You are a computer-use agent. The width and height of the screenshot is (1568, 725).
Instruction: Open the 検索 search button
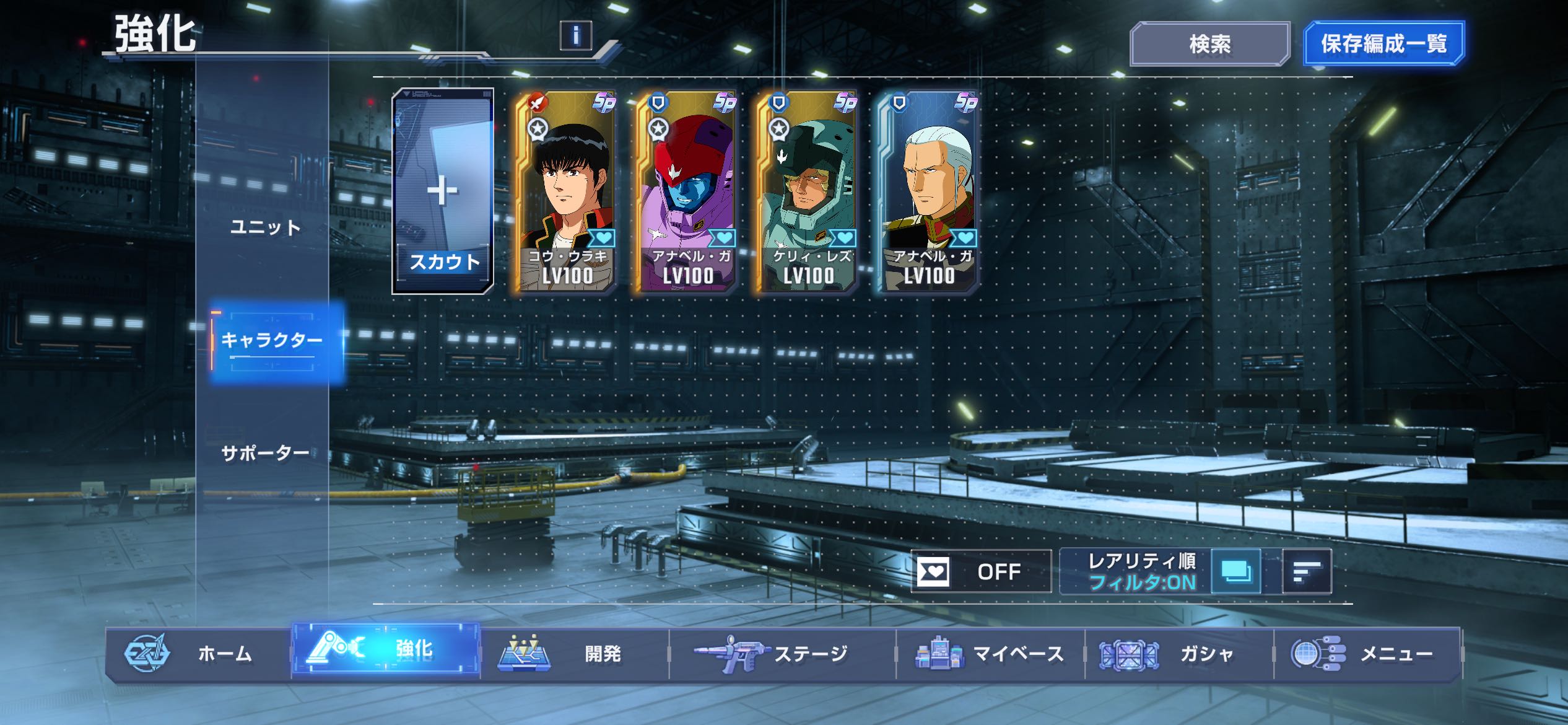click(x=1209, y=44)
